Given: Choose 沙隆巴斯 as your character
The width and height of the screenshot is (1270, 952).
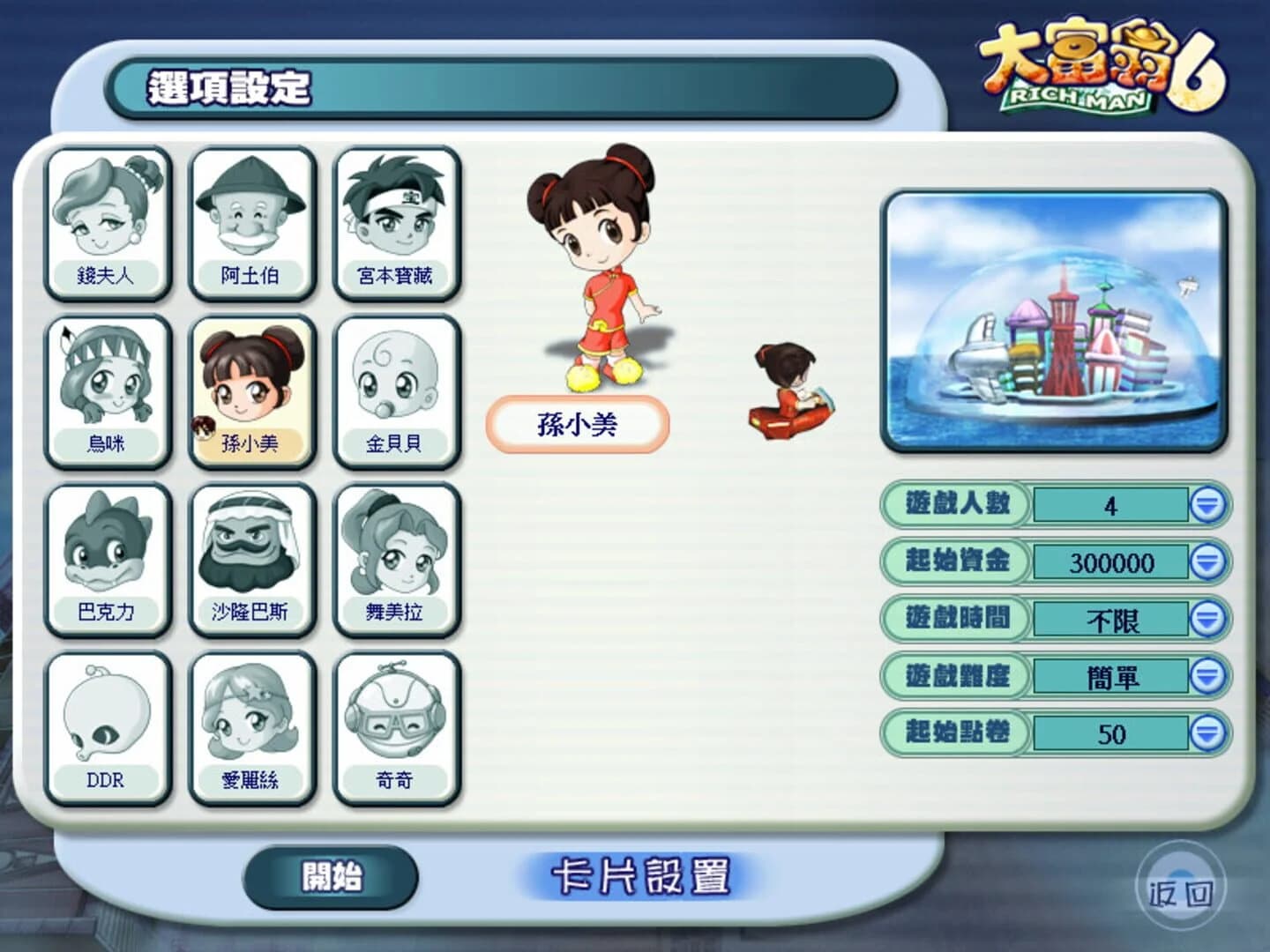Looking at the screenshot, I should [253, 557].
